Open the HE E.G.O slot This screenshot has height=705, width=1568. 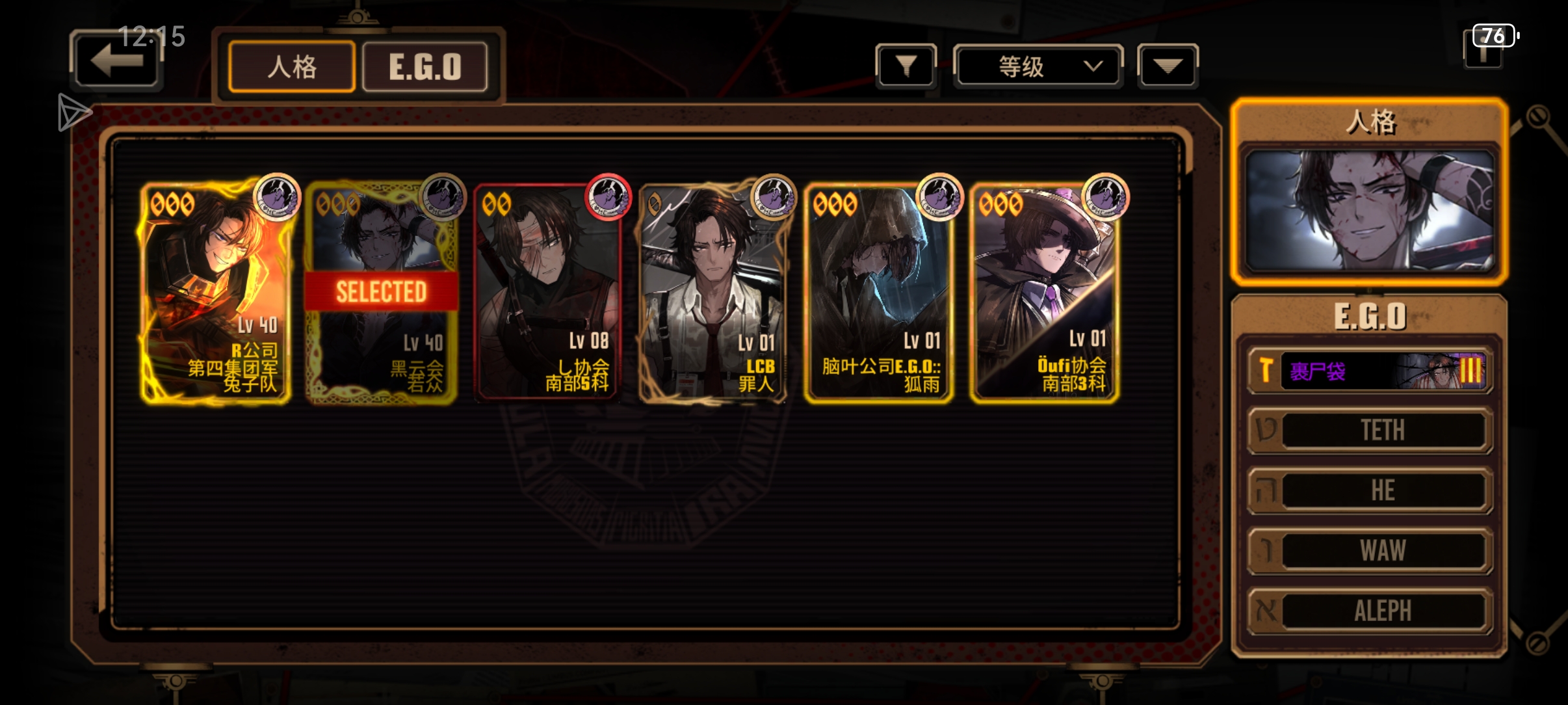[1370, 490]
